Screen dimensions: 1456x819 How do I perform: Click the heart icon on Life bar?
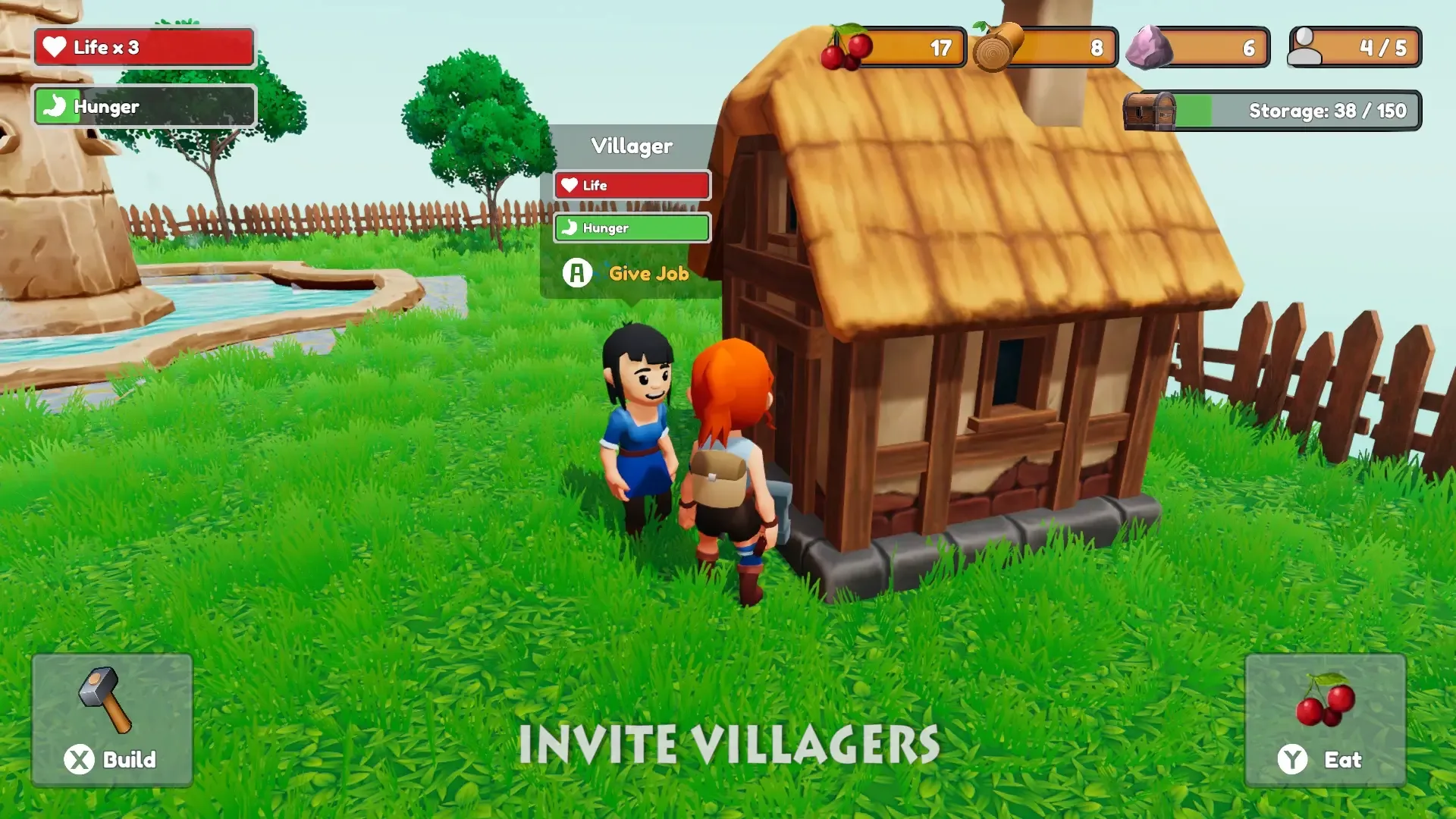coord(55,47)
